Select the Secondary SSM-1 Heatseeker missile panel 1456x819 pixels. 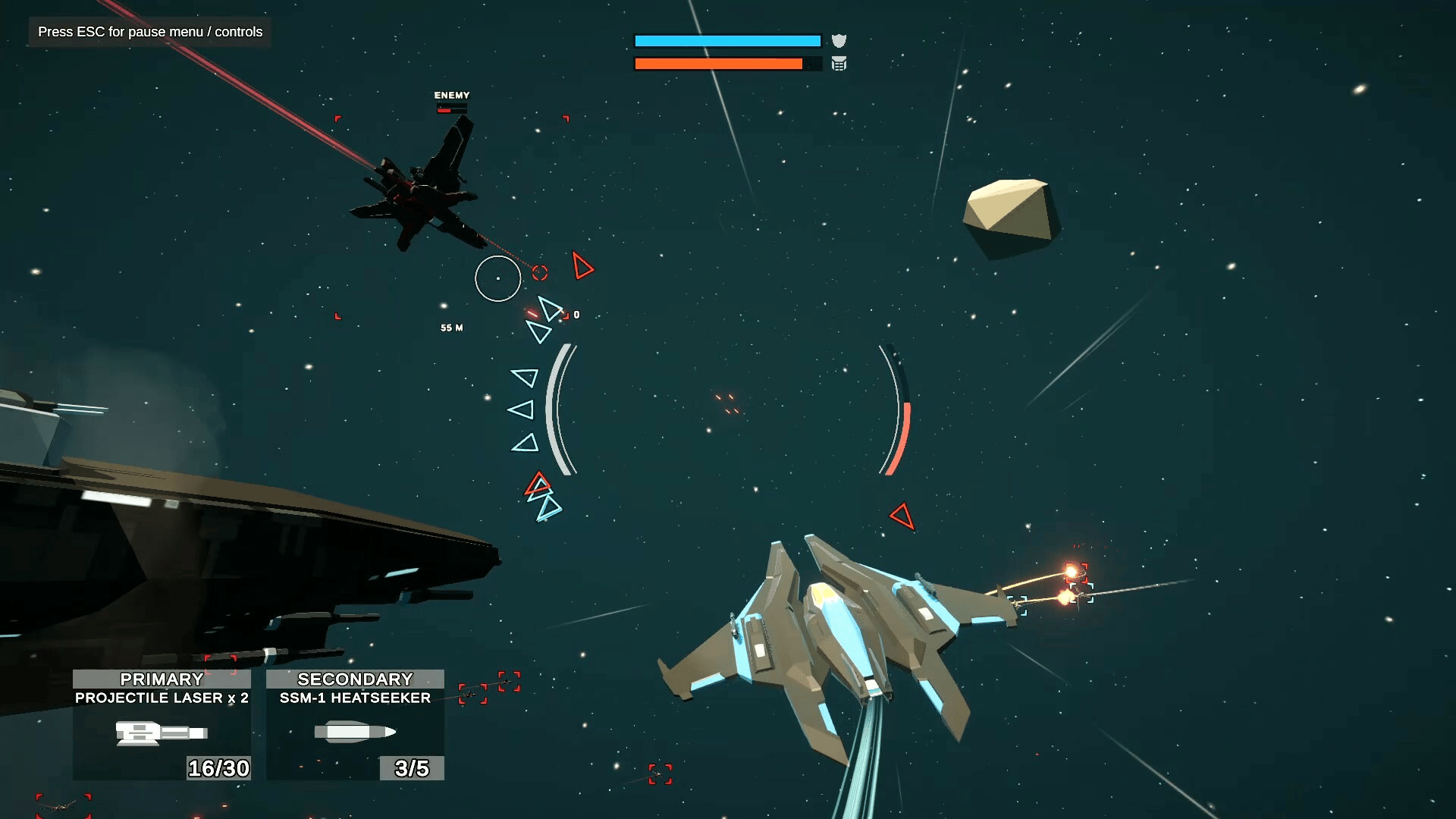pos(355,724)
